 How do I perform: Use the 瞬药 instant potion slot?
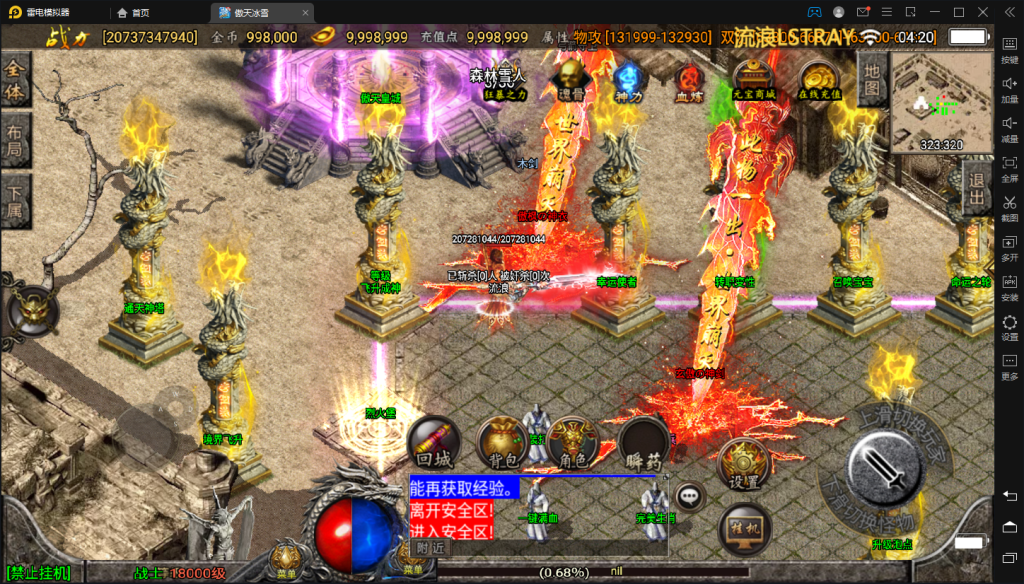click(643, 441)
